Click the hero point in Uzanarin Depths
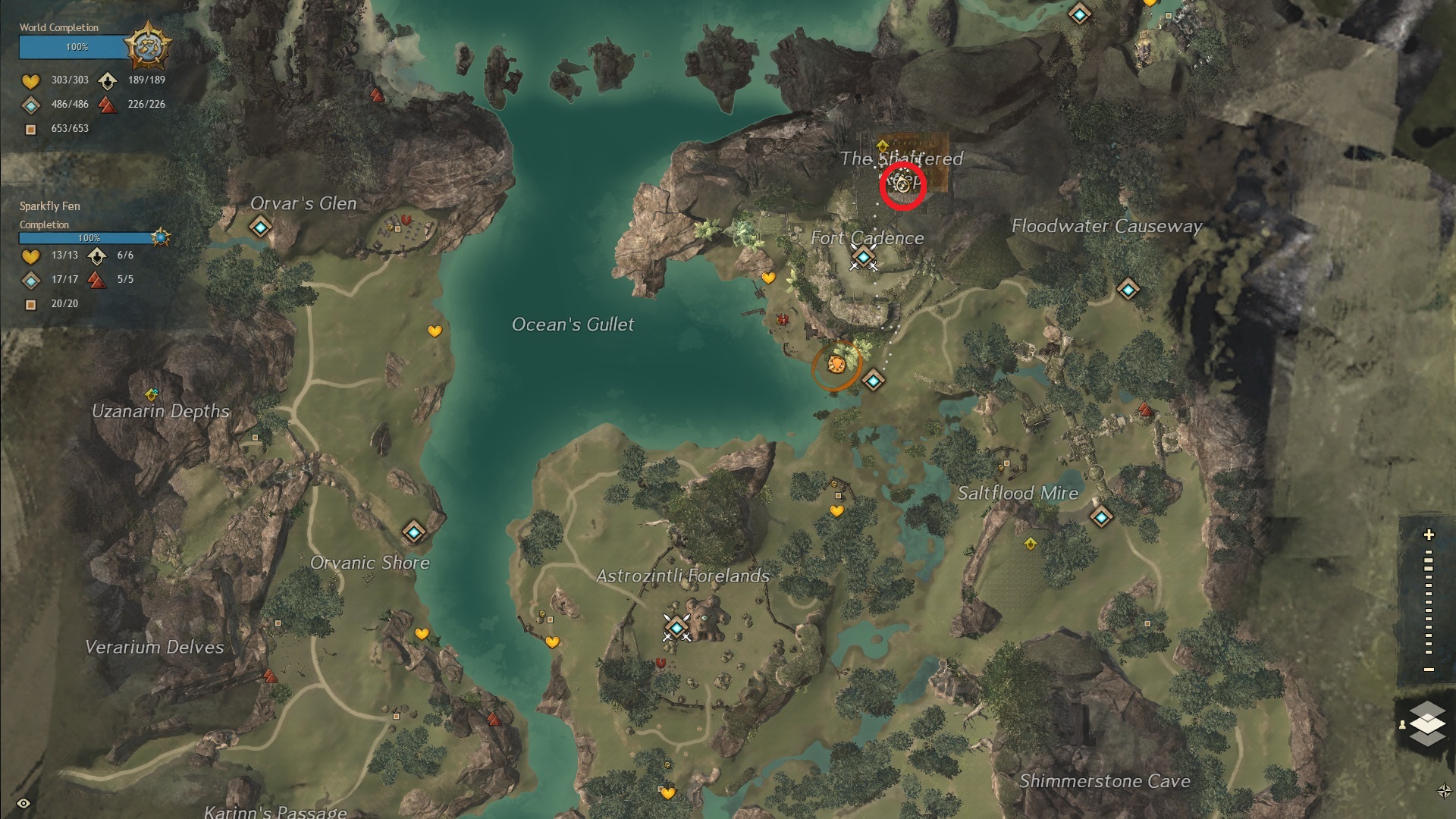The height and width of the screenshot is (819, 1456). tap(152, 394)
